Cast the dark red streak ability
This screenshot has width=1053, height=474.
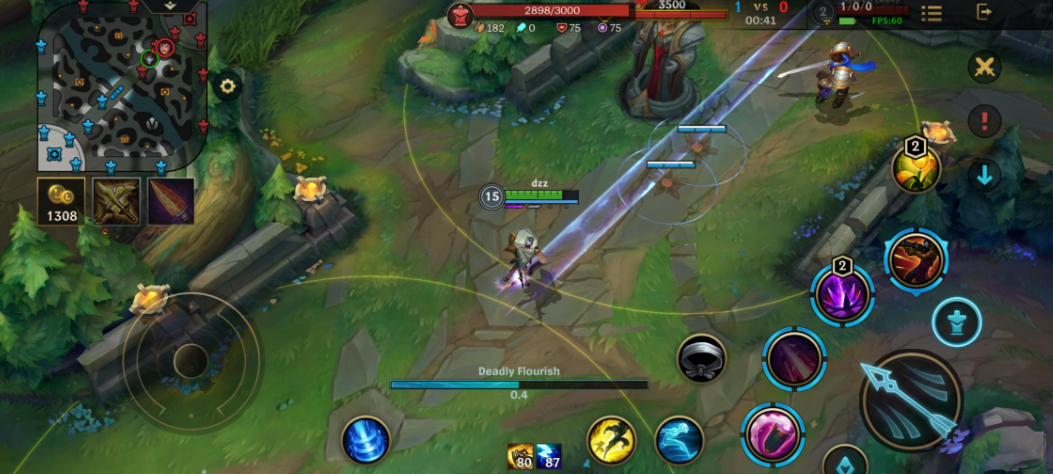(x=794, y=358)
